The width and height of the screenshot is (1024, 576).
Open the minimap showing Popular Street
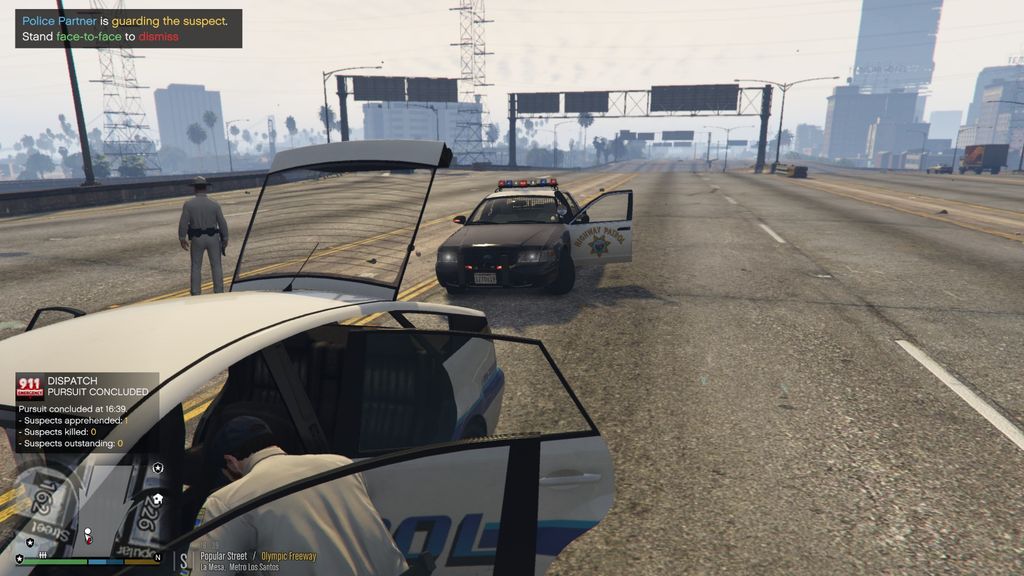pyautogui.click(x=88, y=510)
